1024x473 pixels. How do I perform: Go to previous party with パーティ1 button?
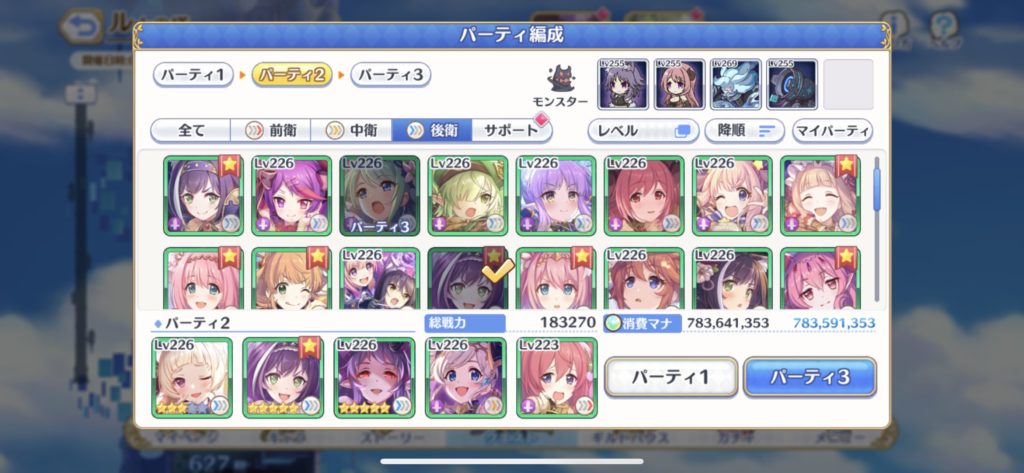pyautogui.click(x=671, y=377)
